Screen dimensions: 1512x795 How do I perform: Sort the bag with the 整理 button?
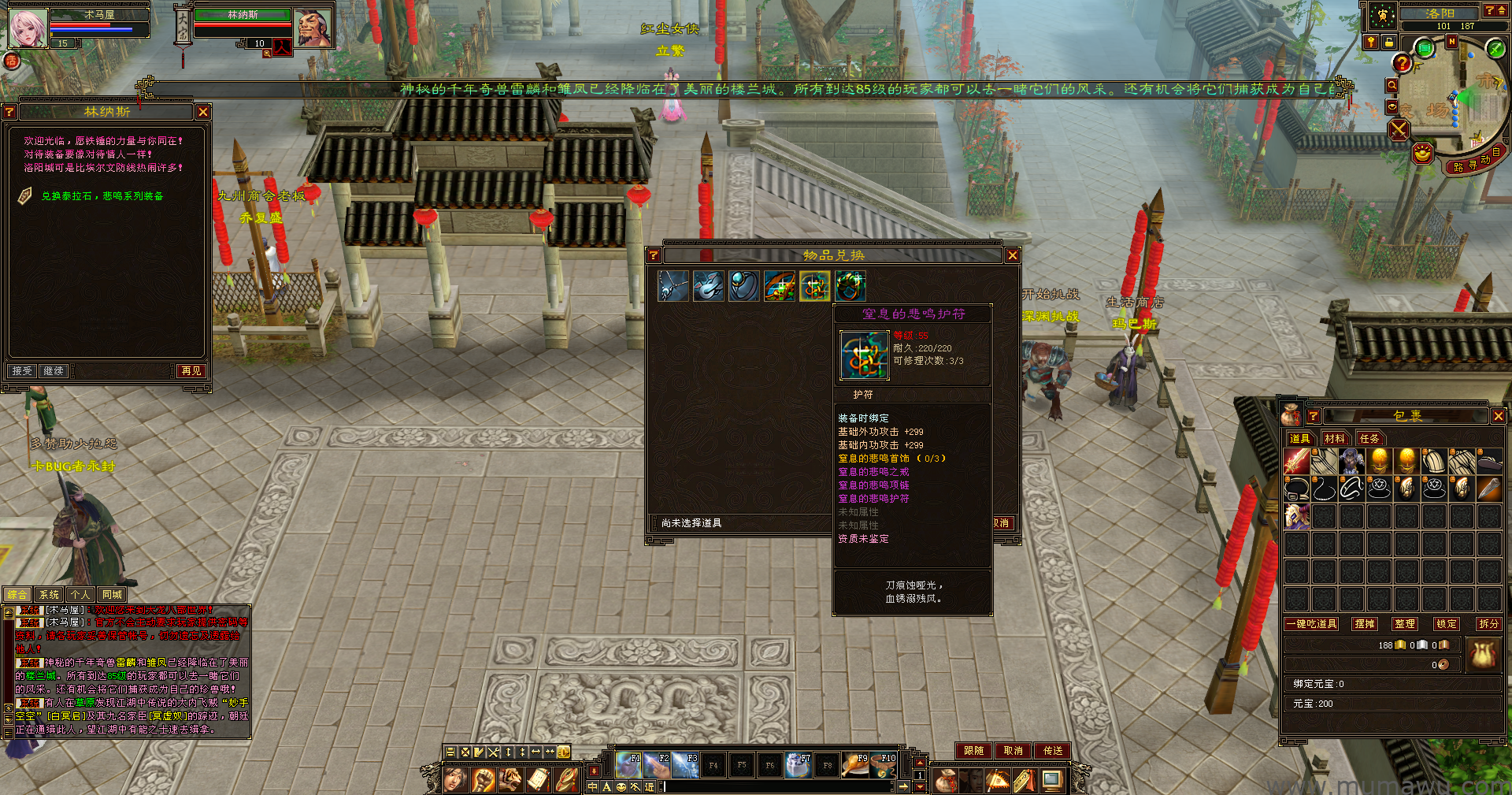(1405, 624)
